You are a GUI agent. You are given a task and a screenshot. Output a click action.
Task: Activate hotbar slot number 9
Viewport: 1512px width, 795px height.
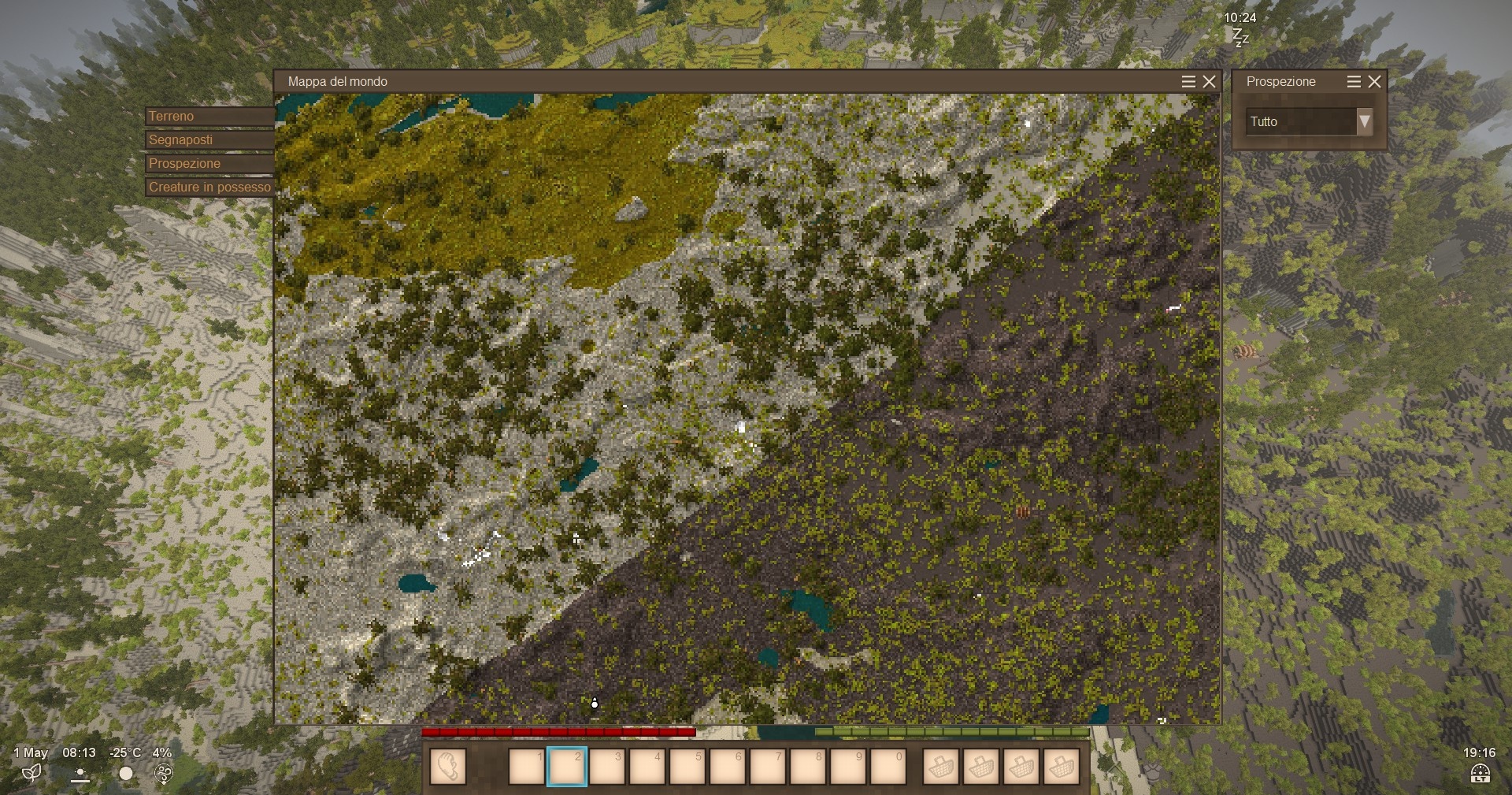coord(848,767)
